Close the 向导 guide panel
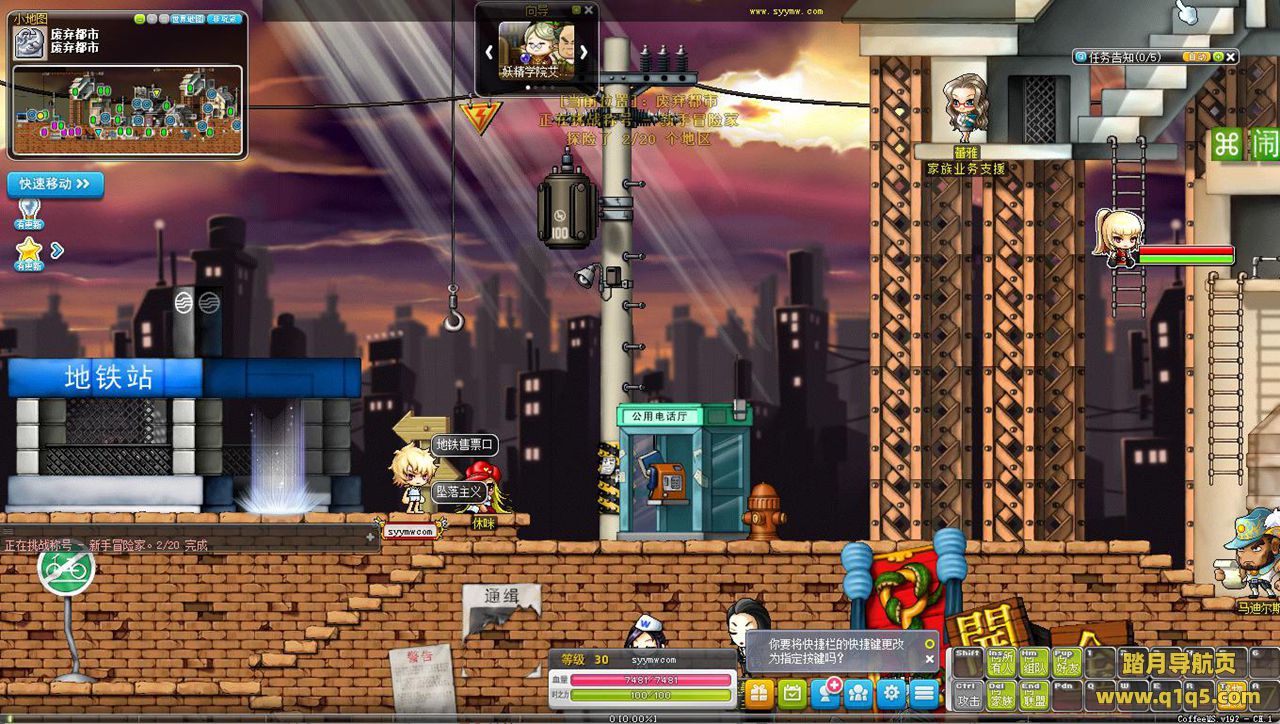This screenshot has height=724, width=1280. coord(589,10)
